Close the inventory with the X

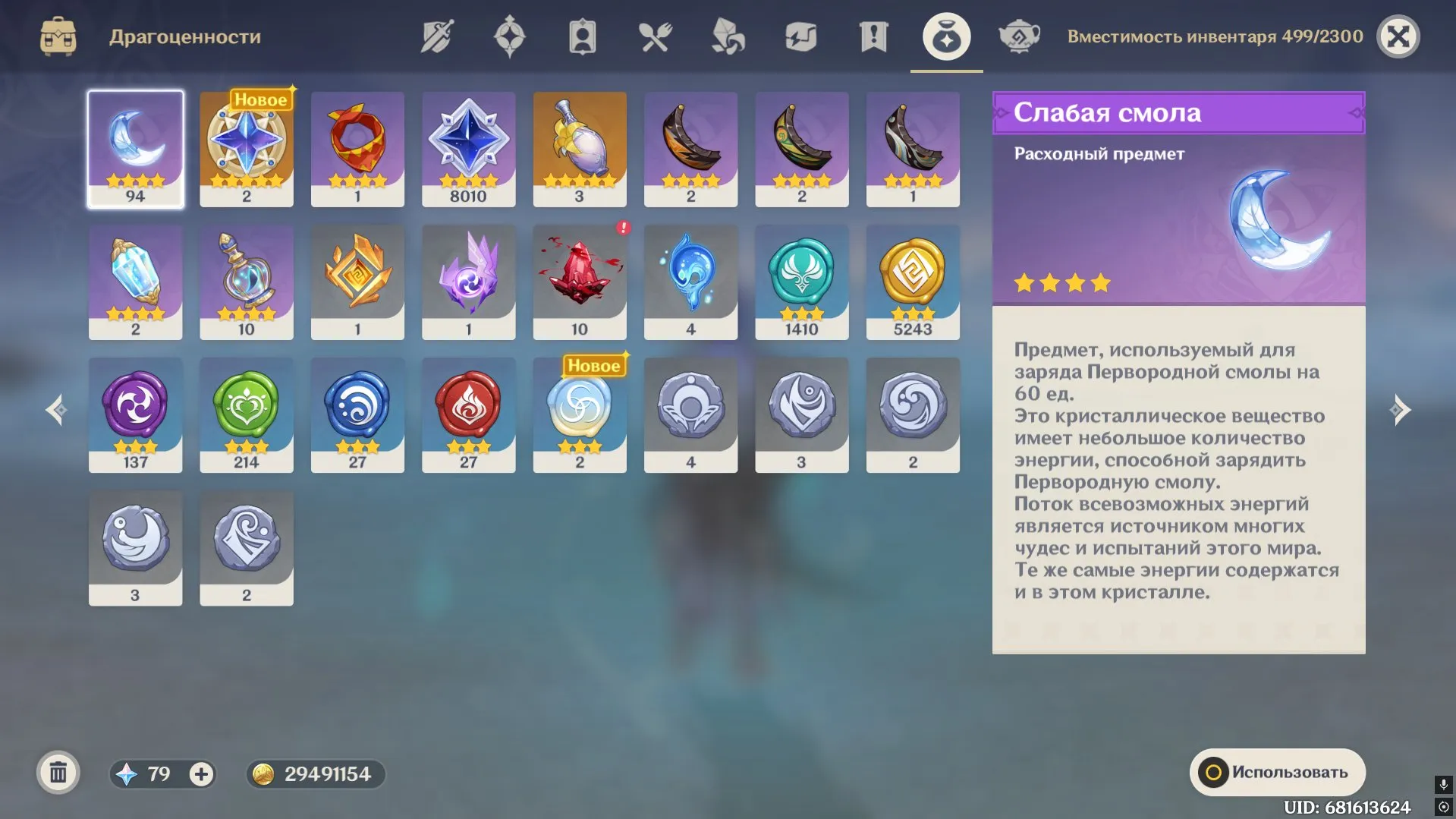tap(1399, 35)
